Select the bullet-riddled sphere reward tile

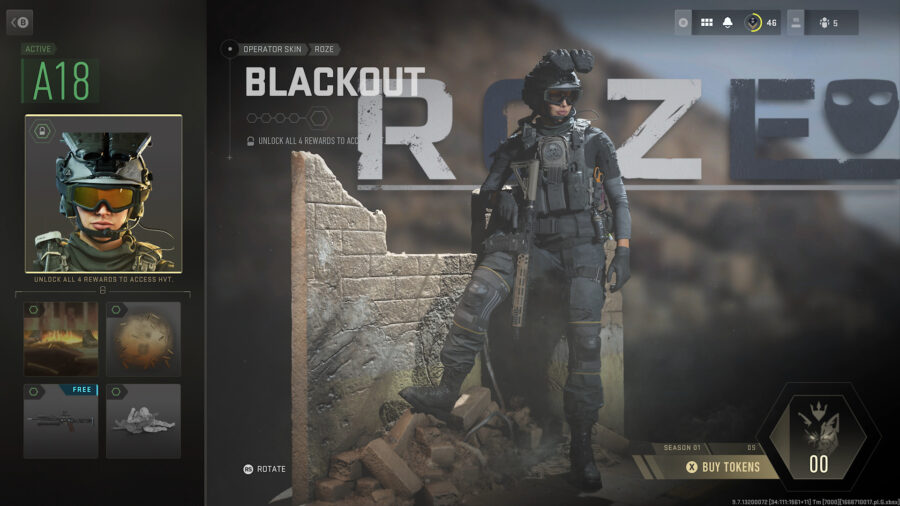tap(143, 339)
